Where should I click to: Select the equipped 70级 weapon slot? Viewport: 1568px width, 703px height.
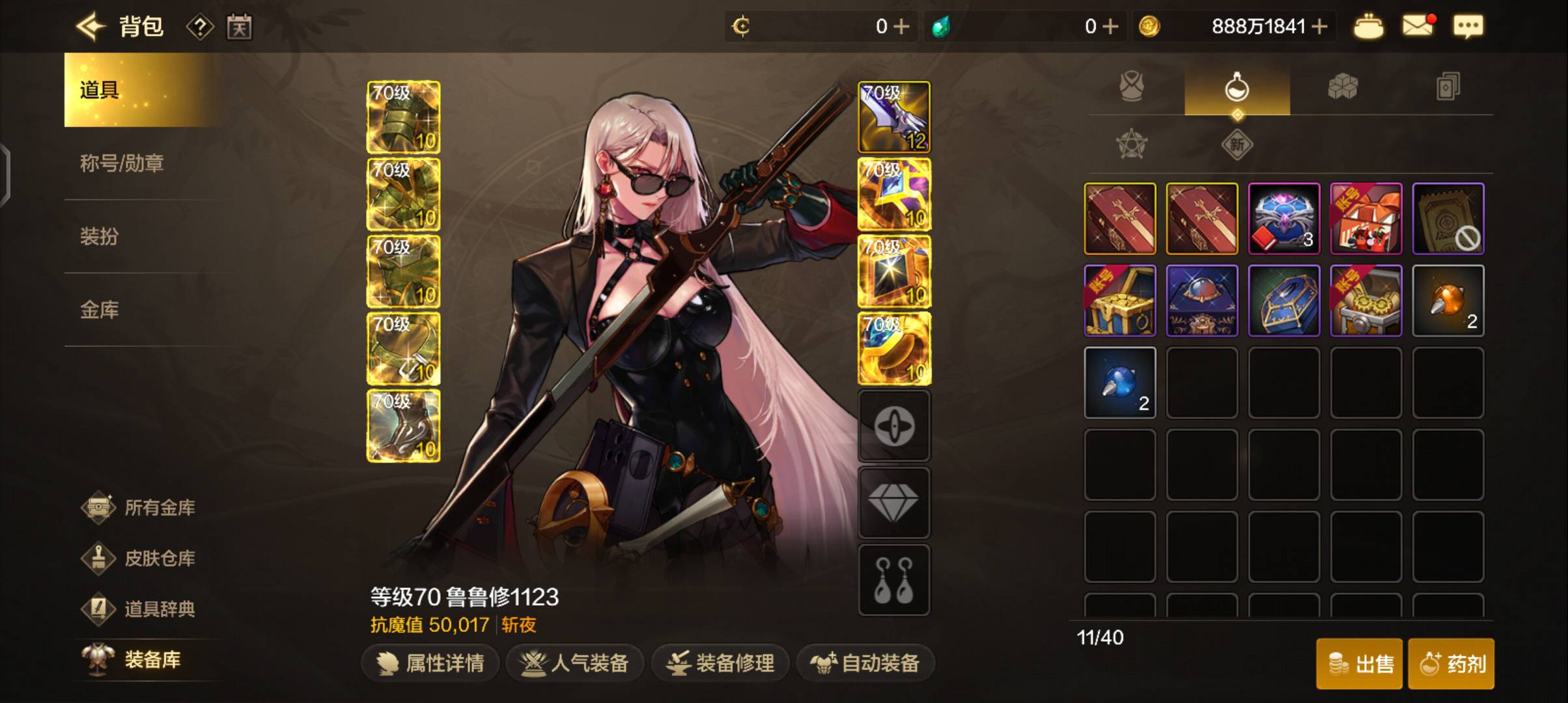point(894,117)
